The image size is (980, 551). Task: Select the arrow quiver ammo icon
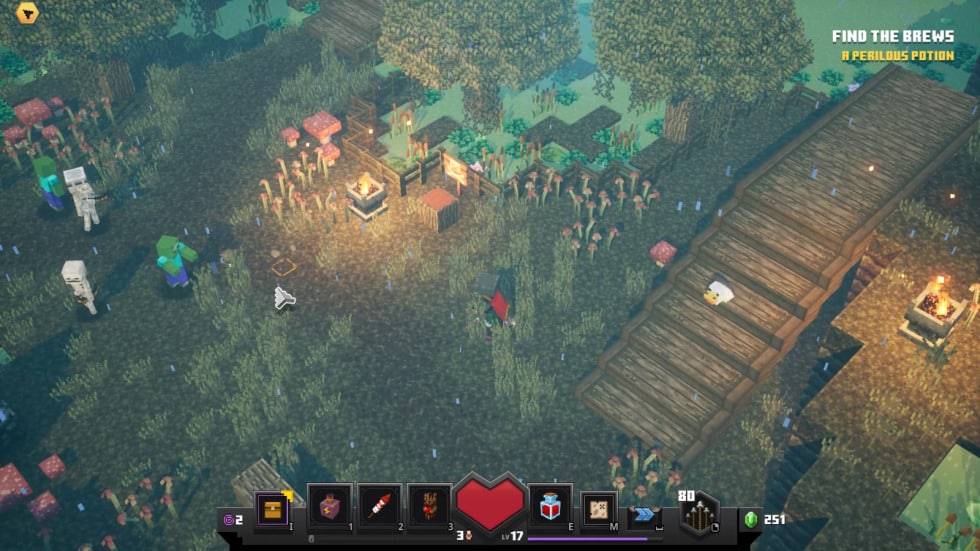pyautogui.click(x=698, y=516)
